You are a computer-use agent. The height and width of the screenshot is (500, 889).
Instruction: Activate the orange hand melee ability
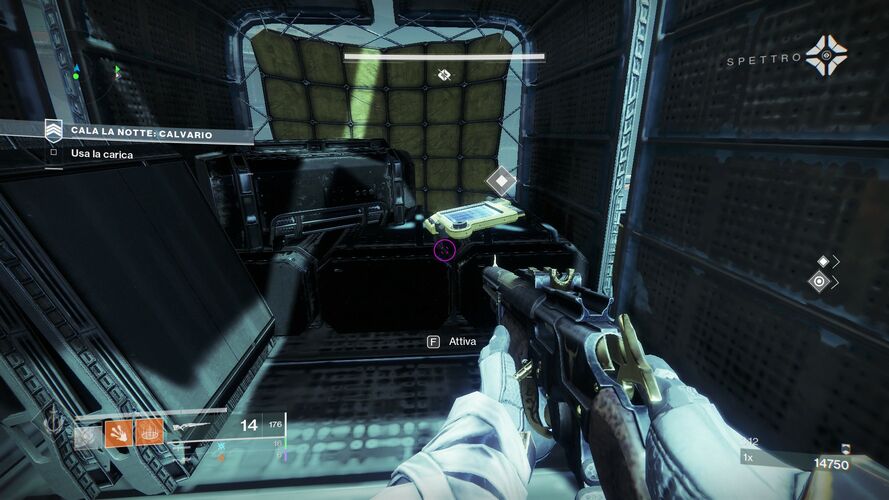click(x=119, y=432)
